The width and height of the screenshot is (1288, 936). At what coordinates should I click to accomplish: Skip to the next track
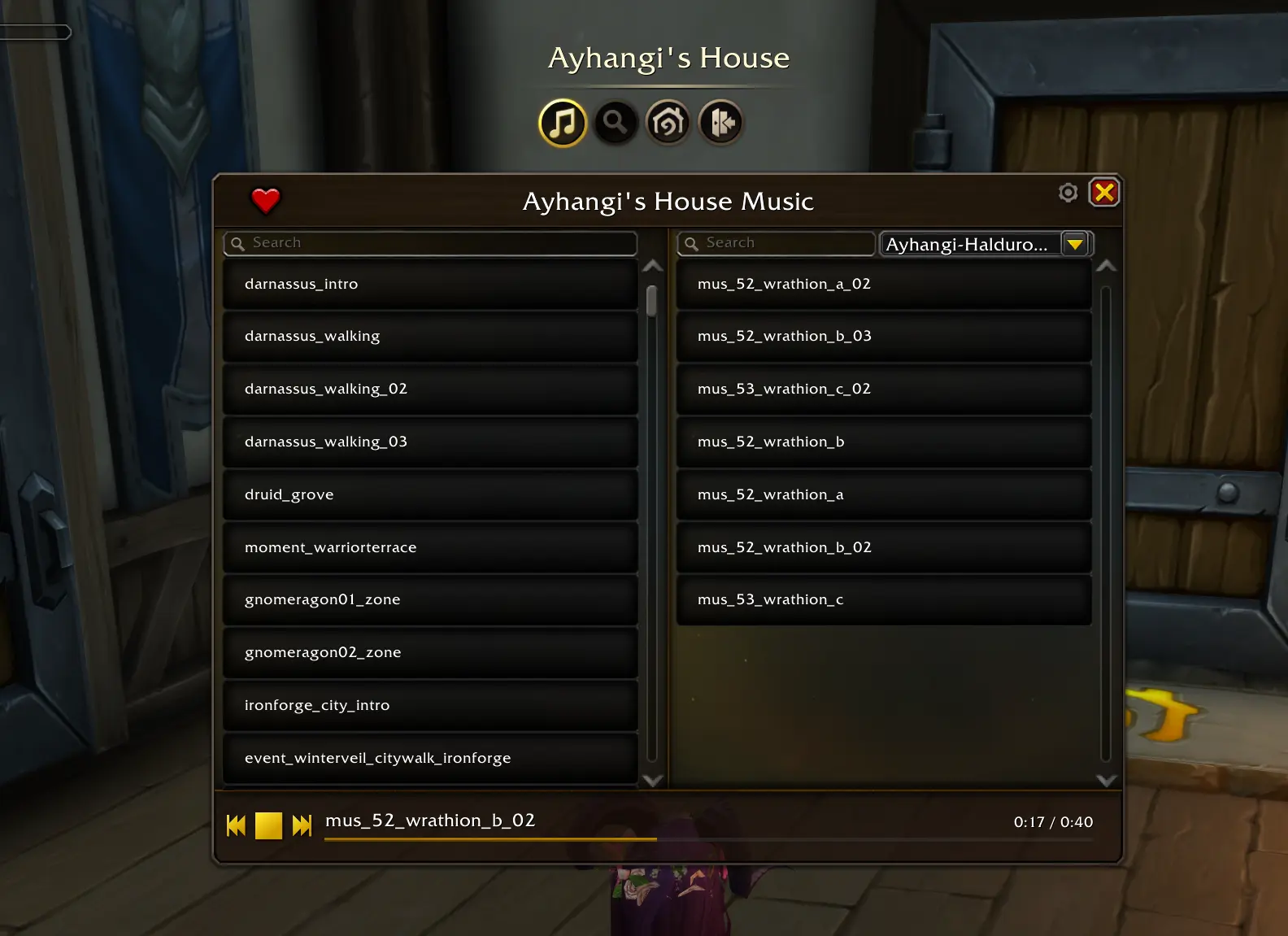pyautogui.click(x=302, y=825)
